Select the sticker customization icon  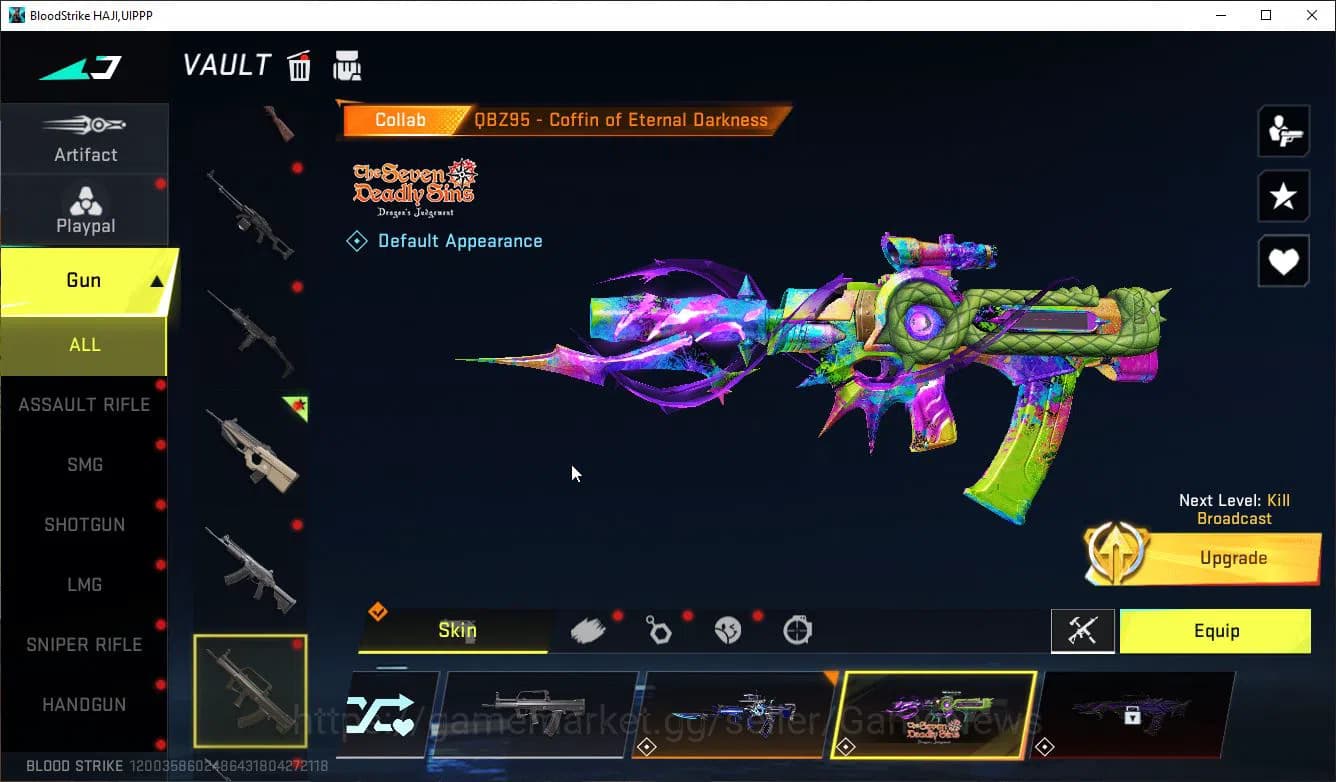pos(728,628)
